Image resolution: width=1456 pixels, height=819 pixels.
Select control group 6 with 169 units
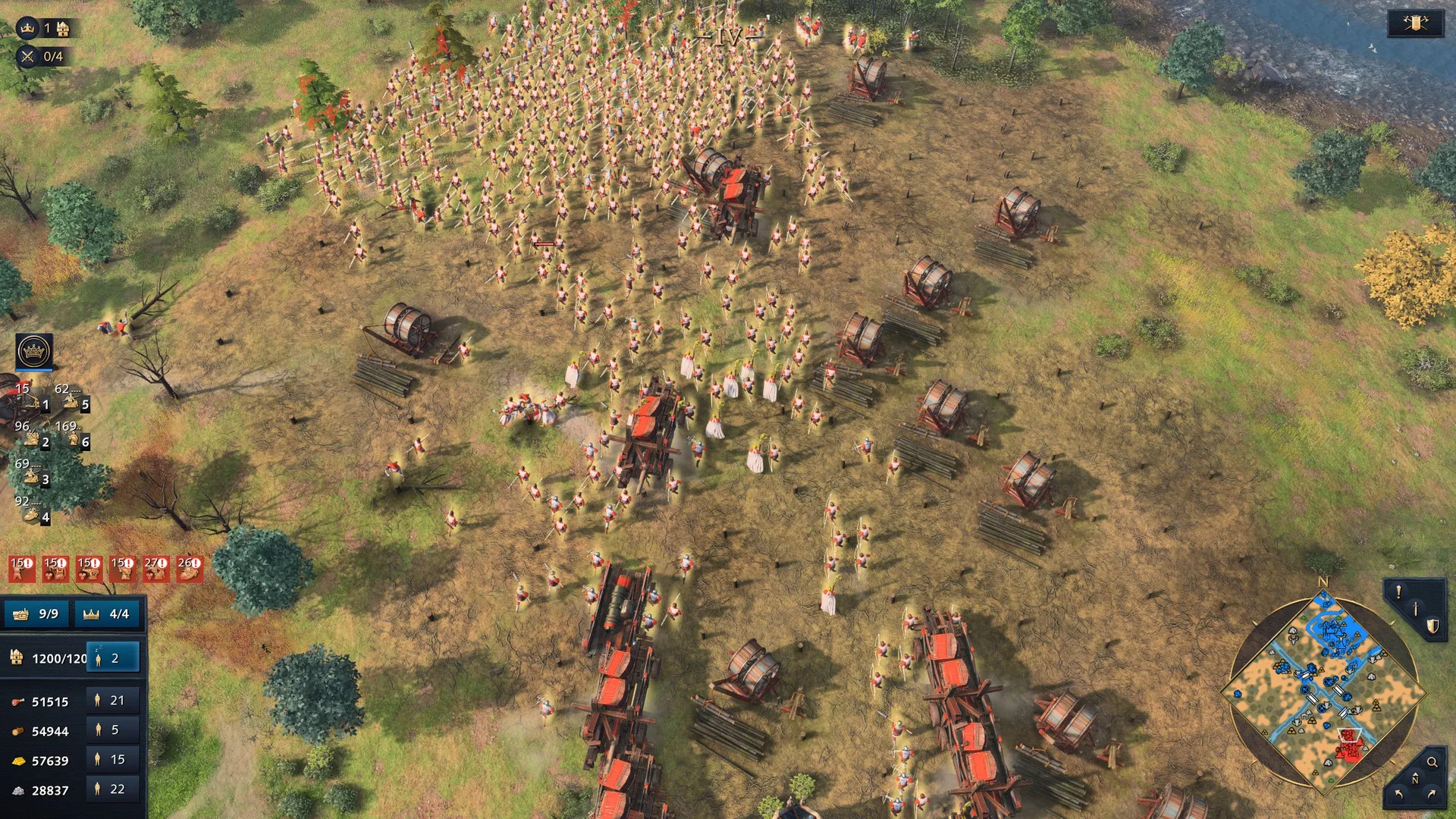point(73,435)
